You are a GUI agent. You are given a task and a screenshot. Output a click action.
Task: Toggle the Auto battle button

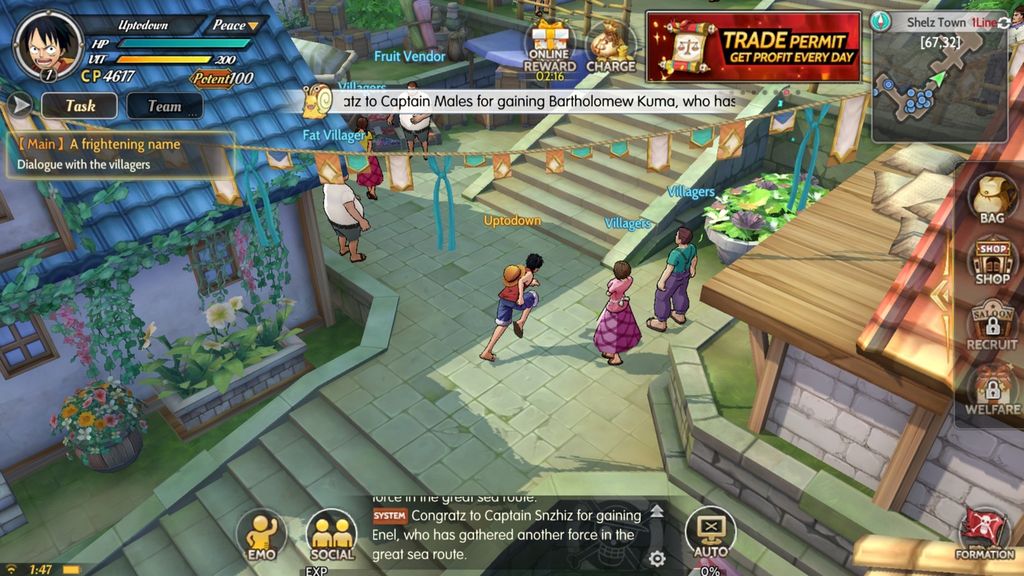710,533
